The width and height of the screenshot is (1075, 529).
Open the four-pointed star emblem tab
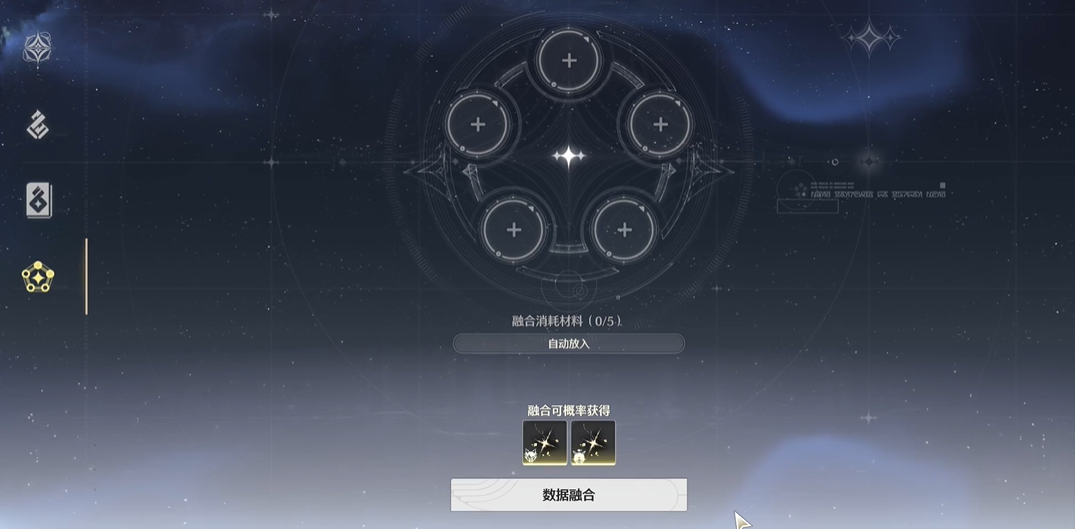(x=38, y=49)
